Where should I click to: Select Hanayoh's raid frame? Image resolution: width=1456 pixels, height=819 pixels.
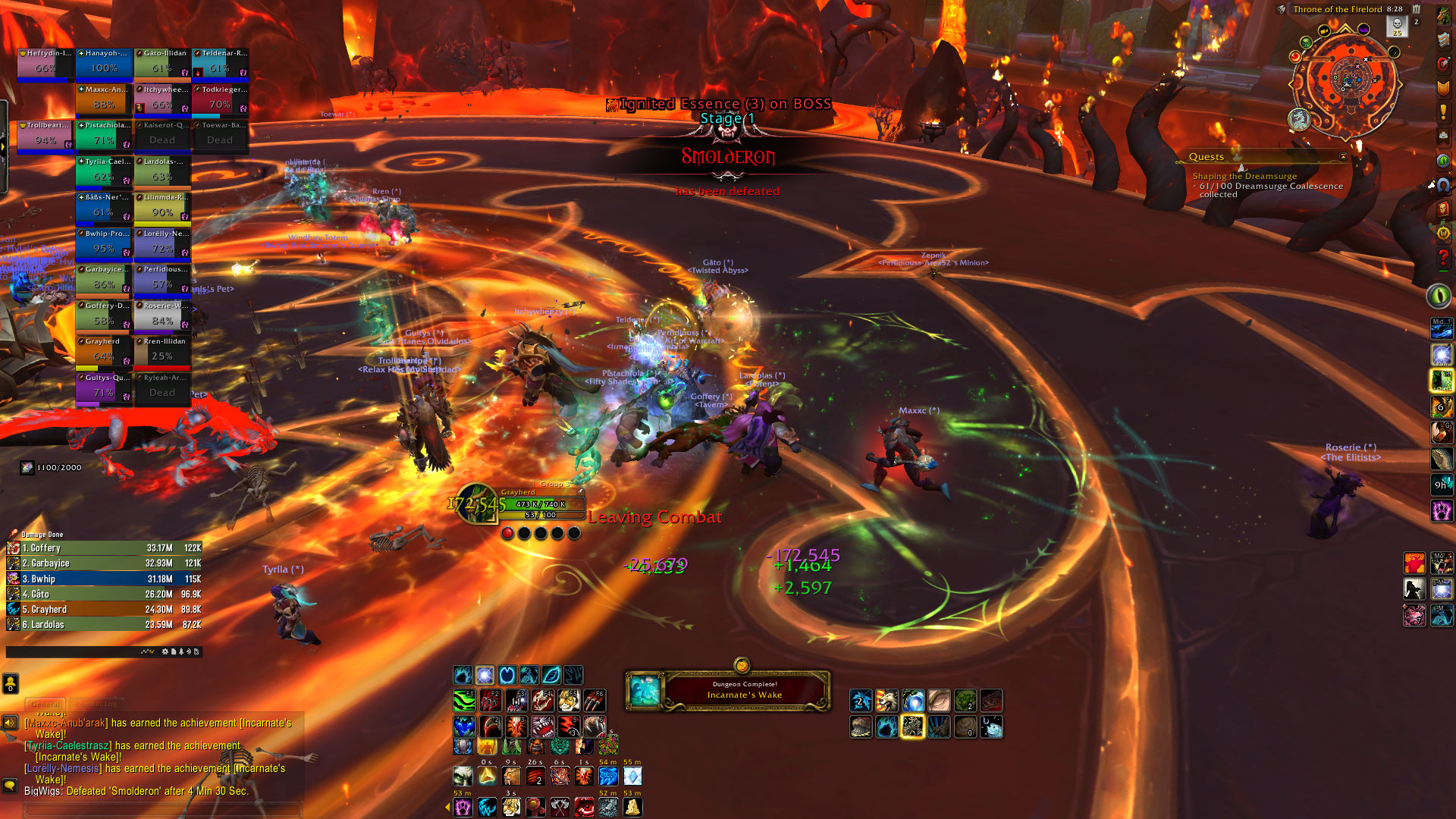105,64
